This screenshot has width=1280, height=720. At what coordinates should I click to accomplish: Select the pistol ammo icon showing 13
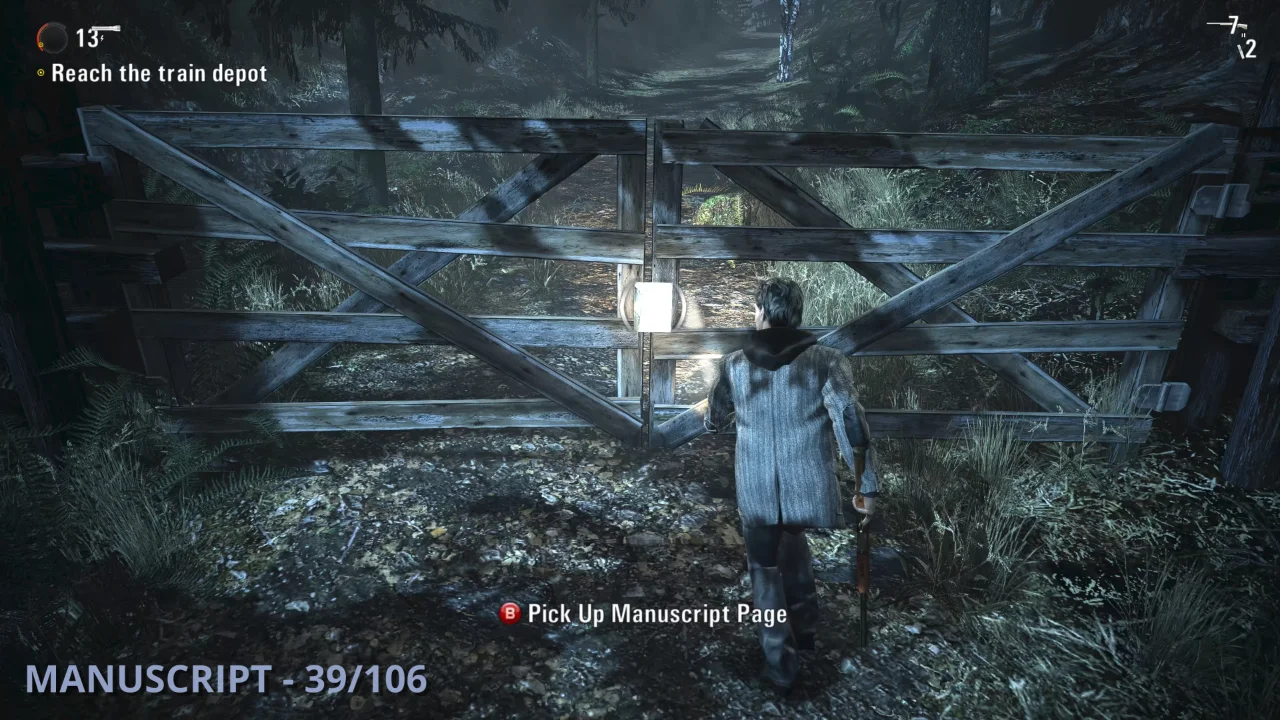95,33
